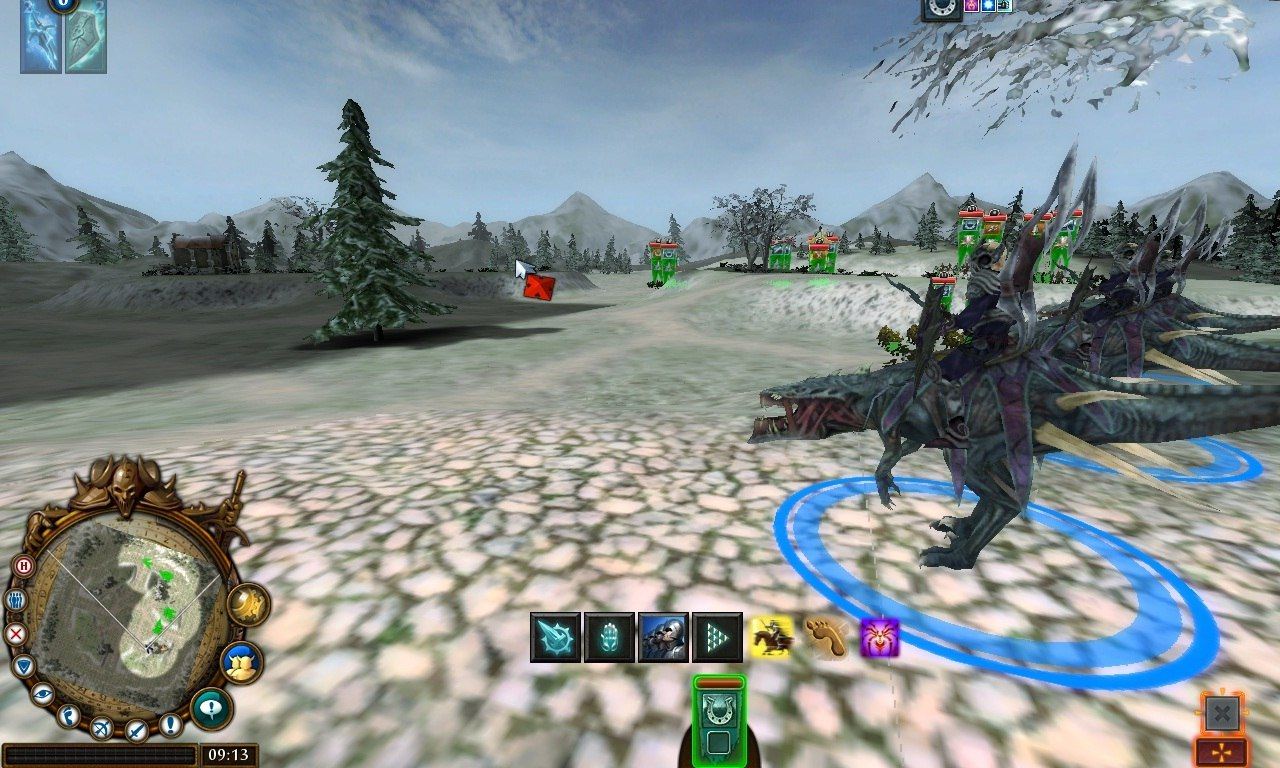The width and height of the screenshot is (1280, 768).
Task: Click the teal speech bubble alert button
Action: pos(210,708)
